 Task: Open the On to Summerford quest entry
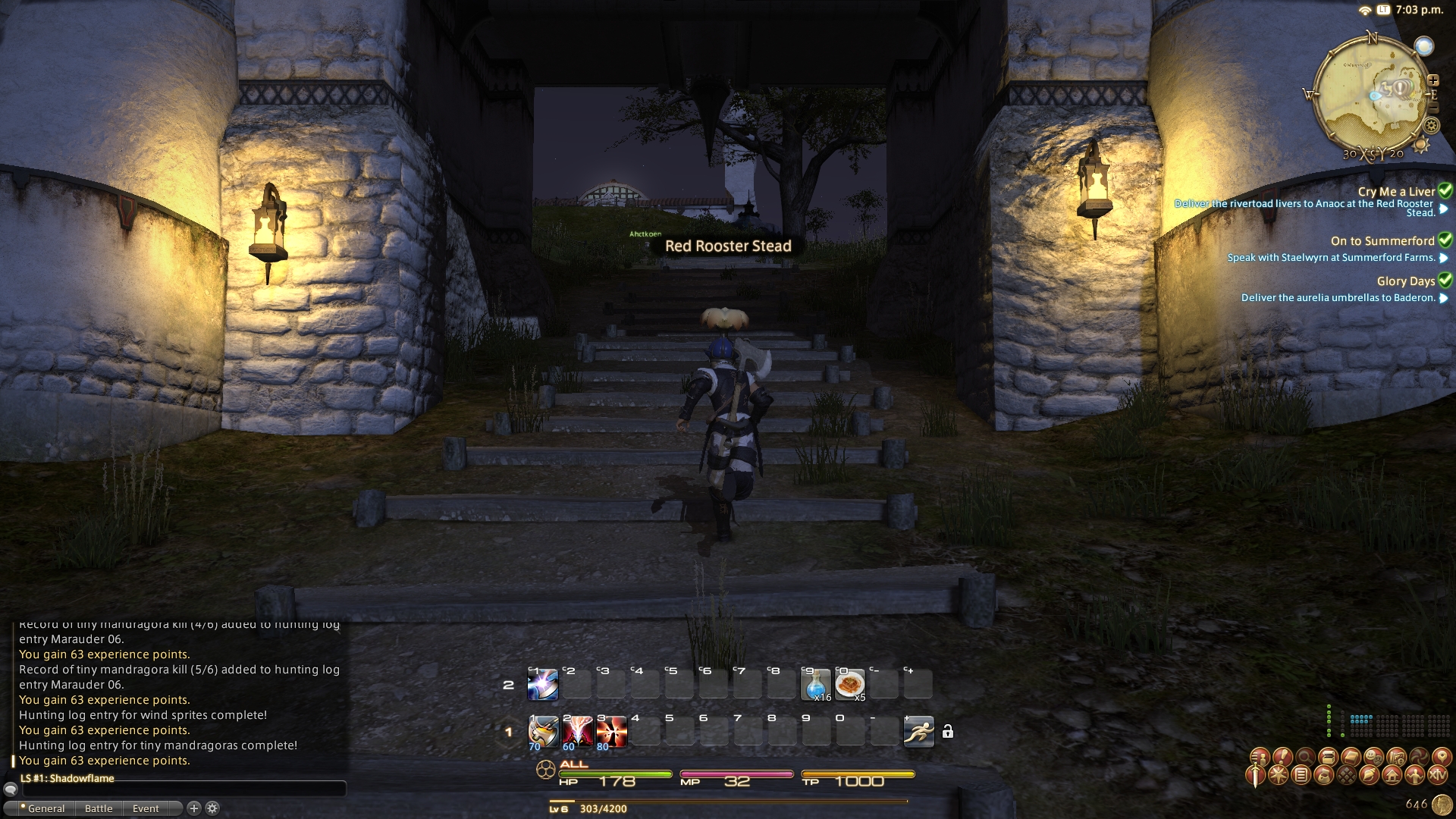point(1382,241)
